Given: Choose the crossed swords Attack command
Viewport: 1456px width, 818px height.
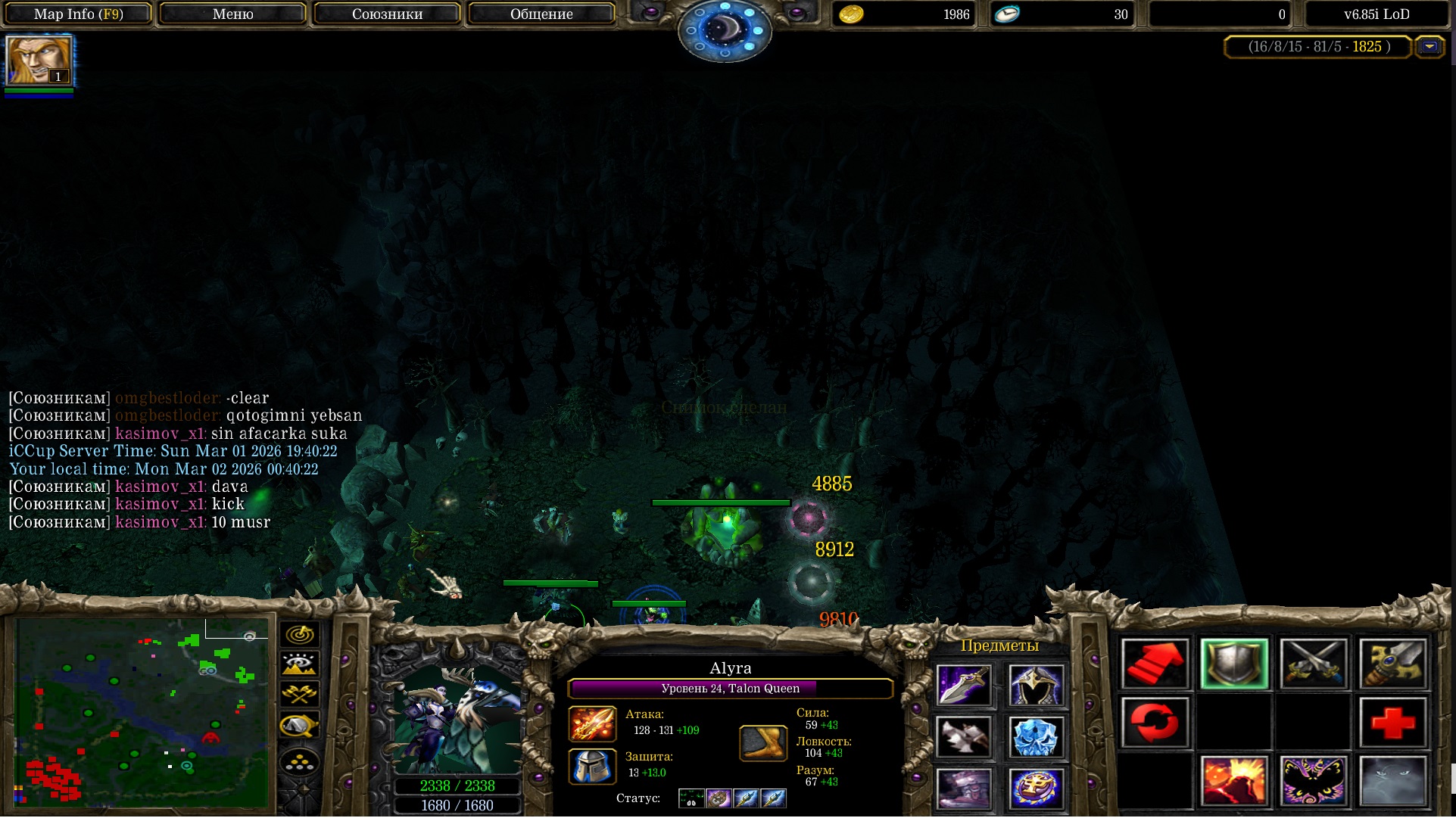Looking at the screenshot, I should [x=1314, y=664].
